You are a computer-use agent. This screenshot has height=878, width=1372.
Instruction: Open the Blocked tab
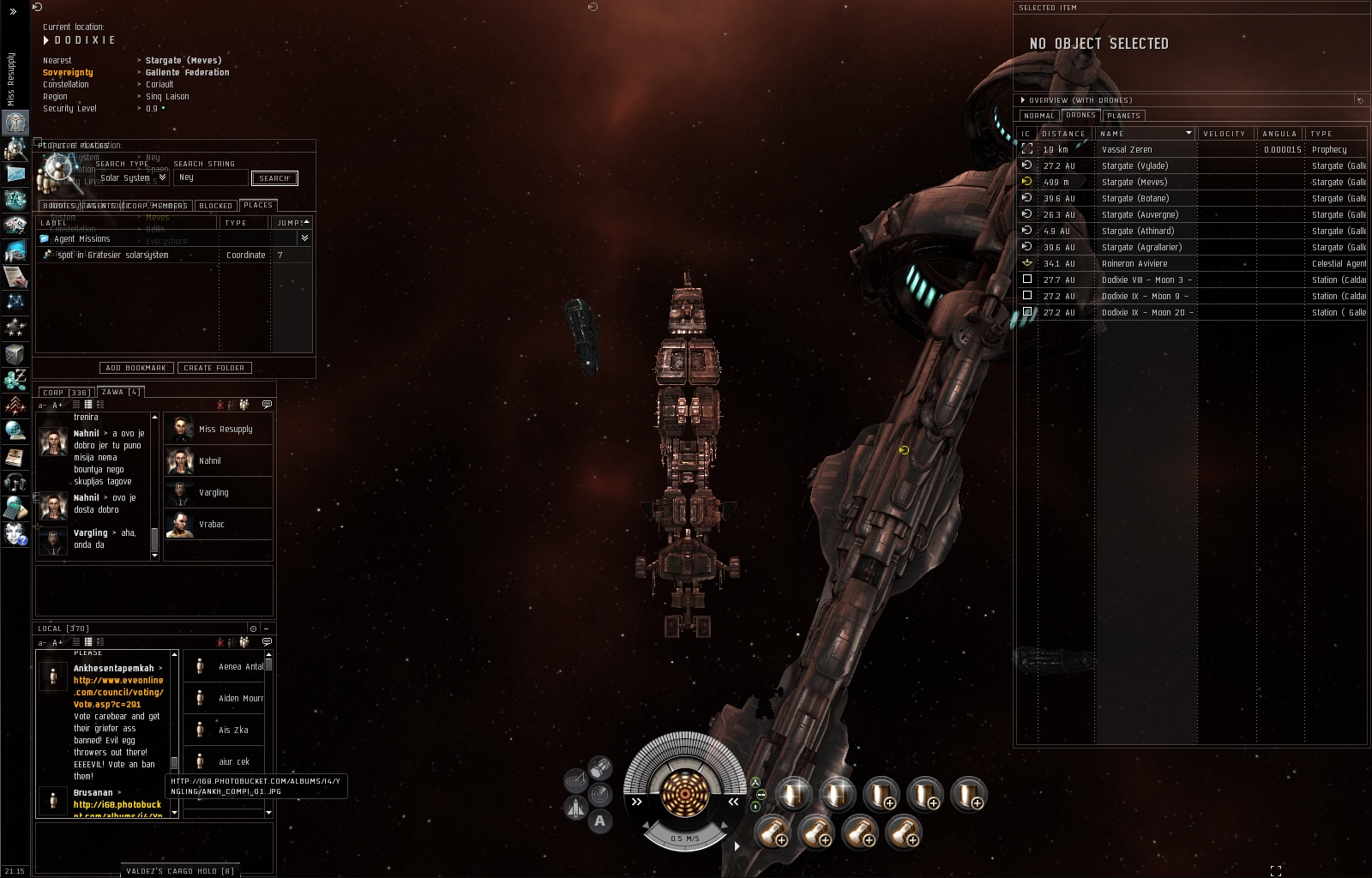[x=215, y=206]
